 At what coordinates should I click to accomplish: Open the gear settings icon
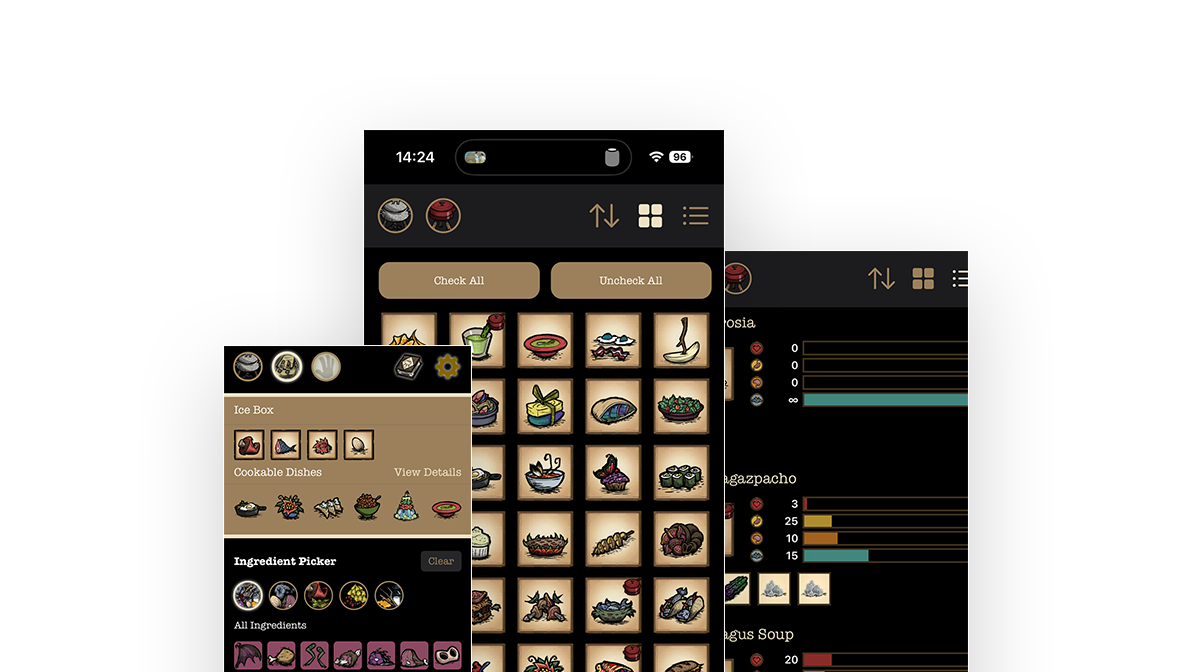pyautogui.click(x=447, y=367)
